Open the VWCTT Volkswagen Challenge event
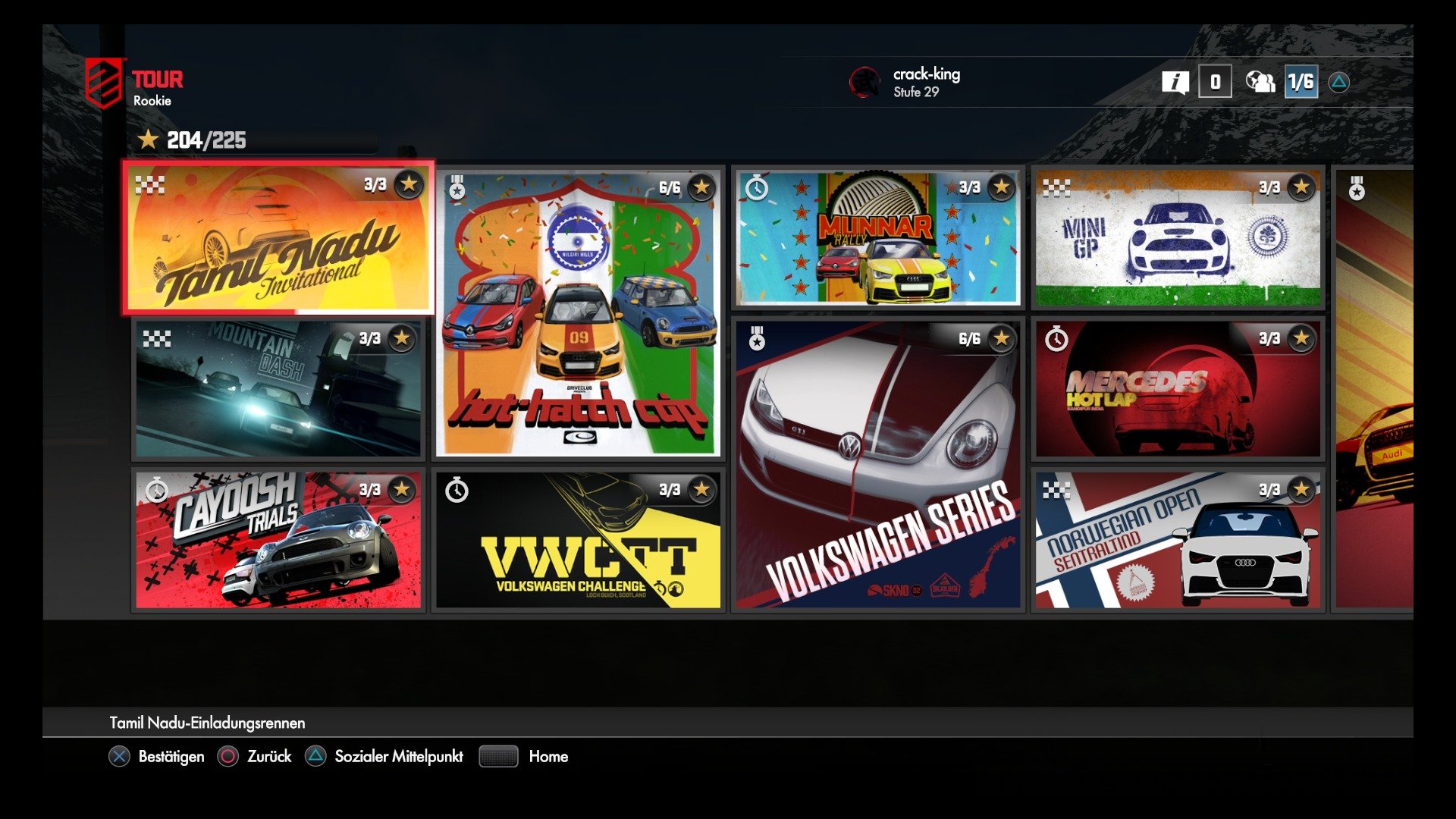Screen dimensions: 1456x819 coord(580,538)
